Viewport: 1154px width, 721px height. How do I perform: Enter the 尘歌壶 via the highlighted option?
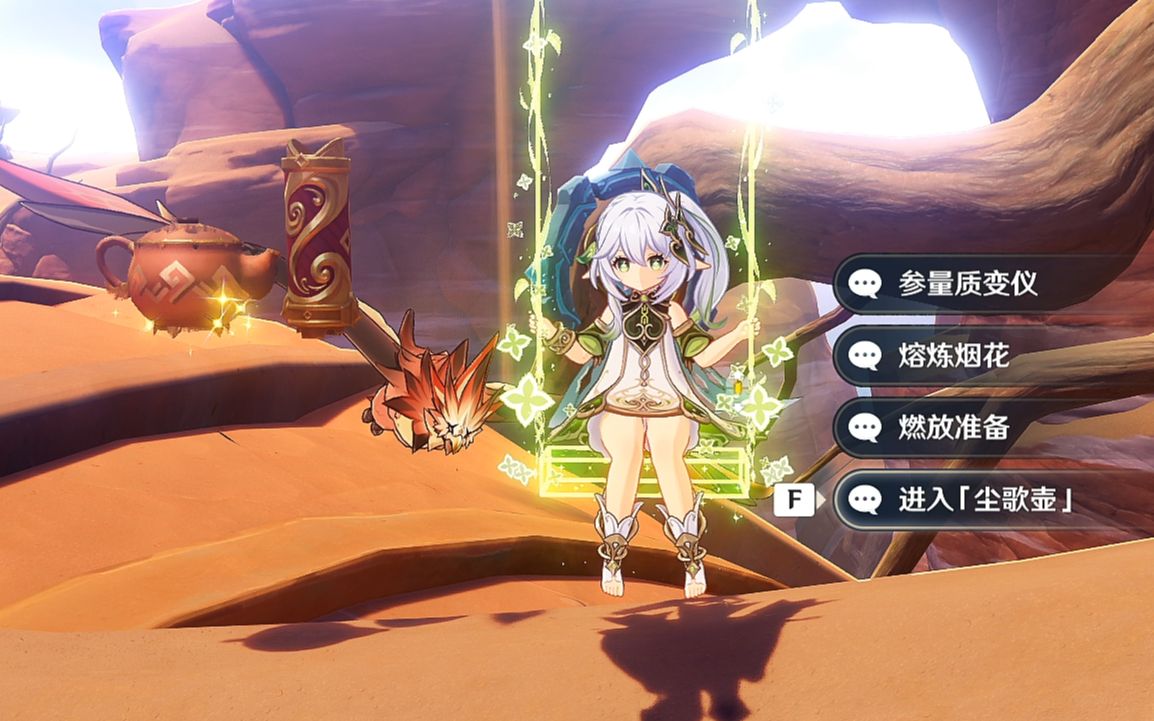pos(984,500)
